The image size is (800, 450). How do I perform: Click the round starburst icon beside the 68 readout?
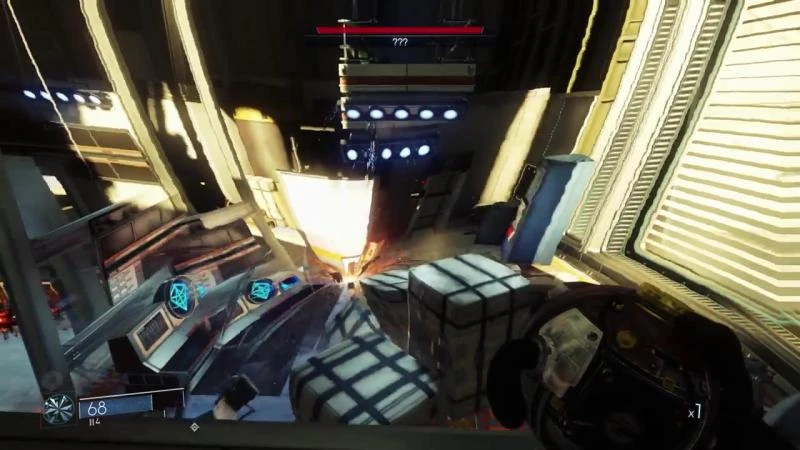click(x=58, y=409)
